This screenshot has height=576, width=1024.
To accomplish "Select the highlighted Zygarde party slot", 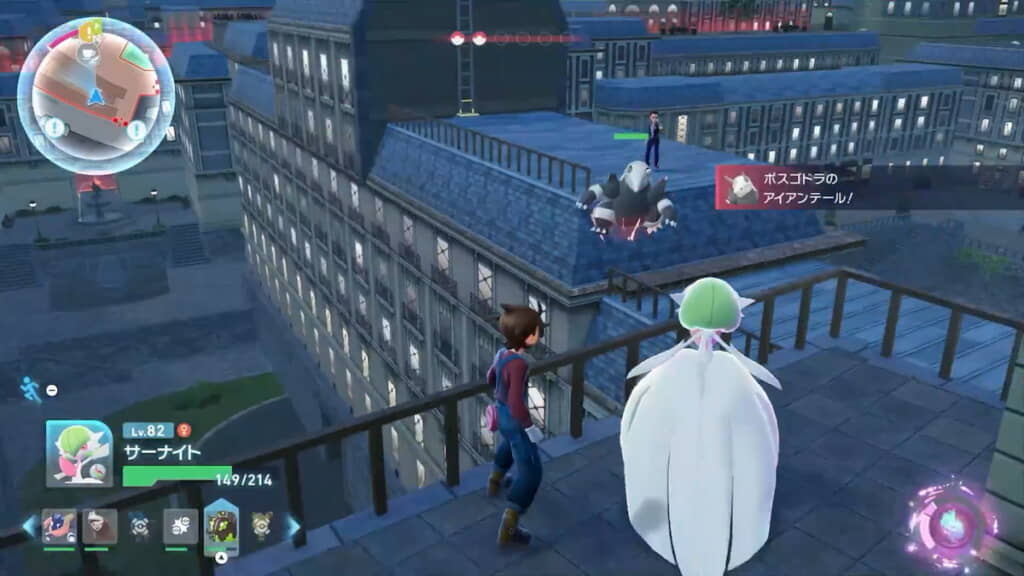I will pos(220,525).
